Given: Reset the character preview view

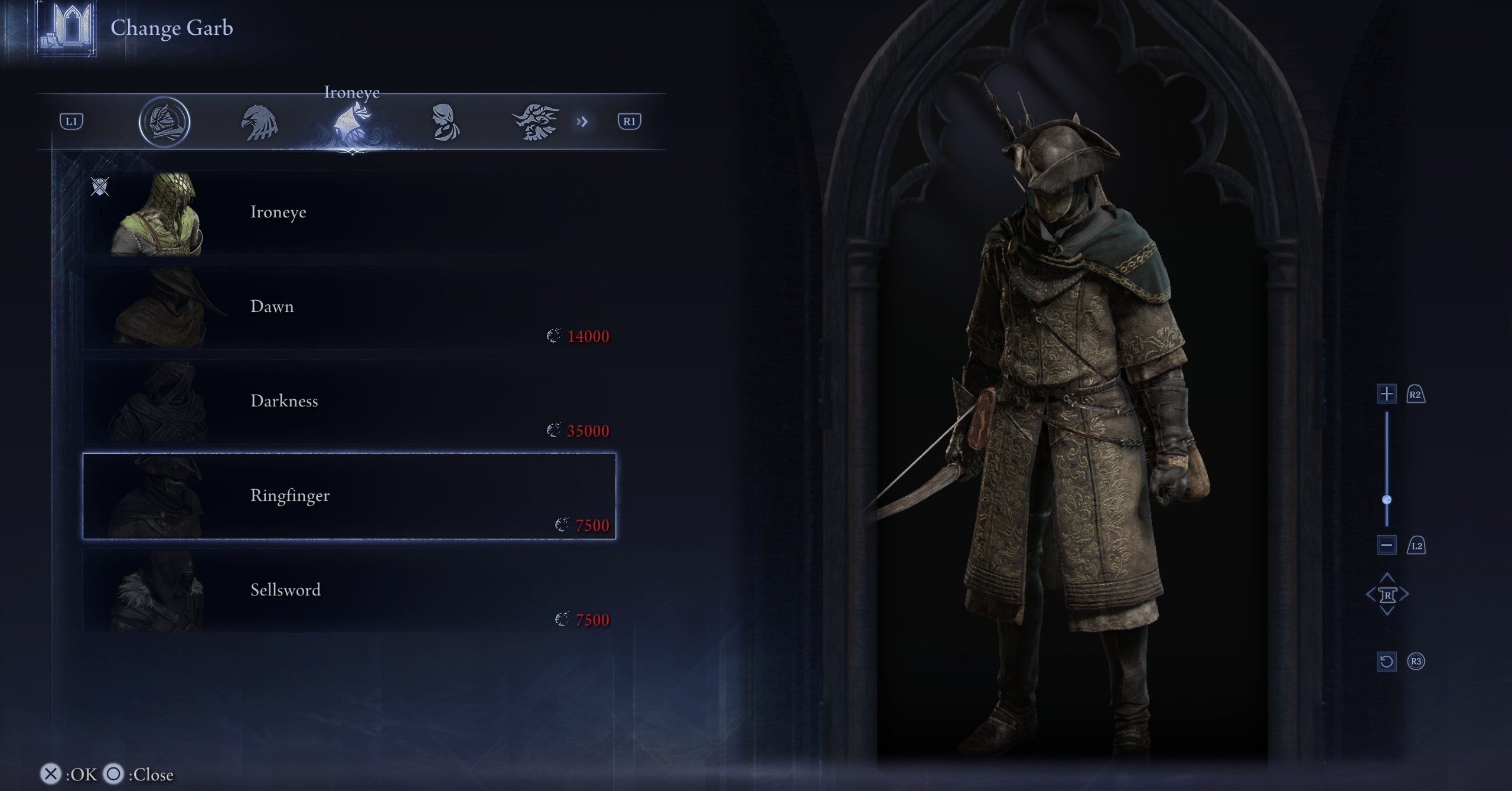Looking at the screenshot, I should click(1386, 661).
